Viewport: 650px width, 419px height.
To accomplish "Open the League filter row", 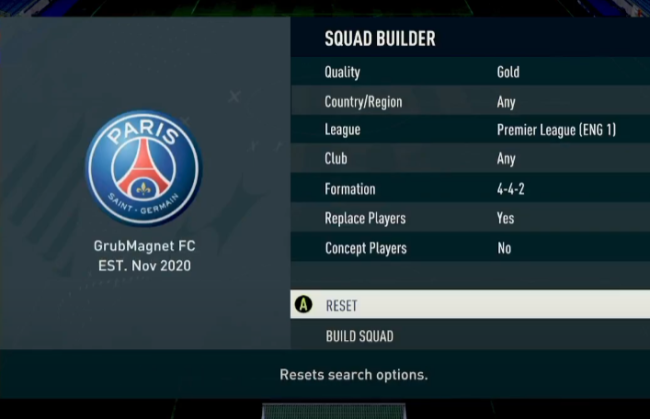I will pyautogui.click(x=469, y=130).
